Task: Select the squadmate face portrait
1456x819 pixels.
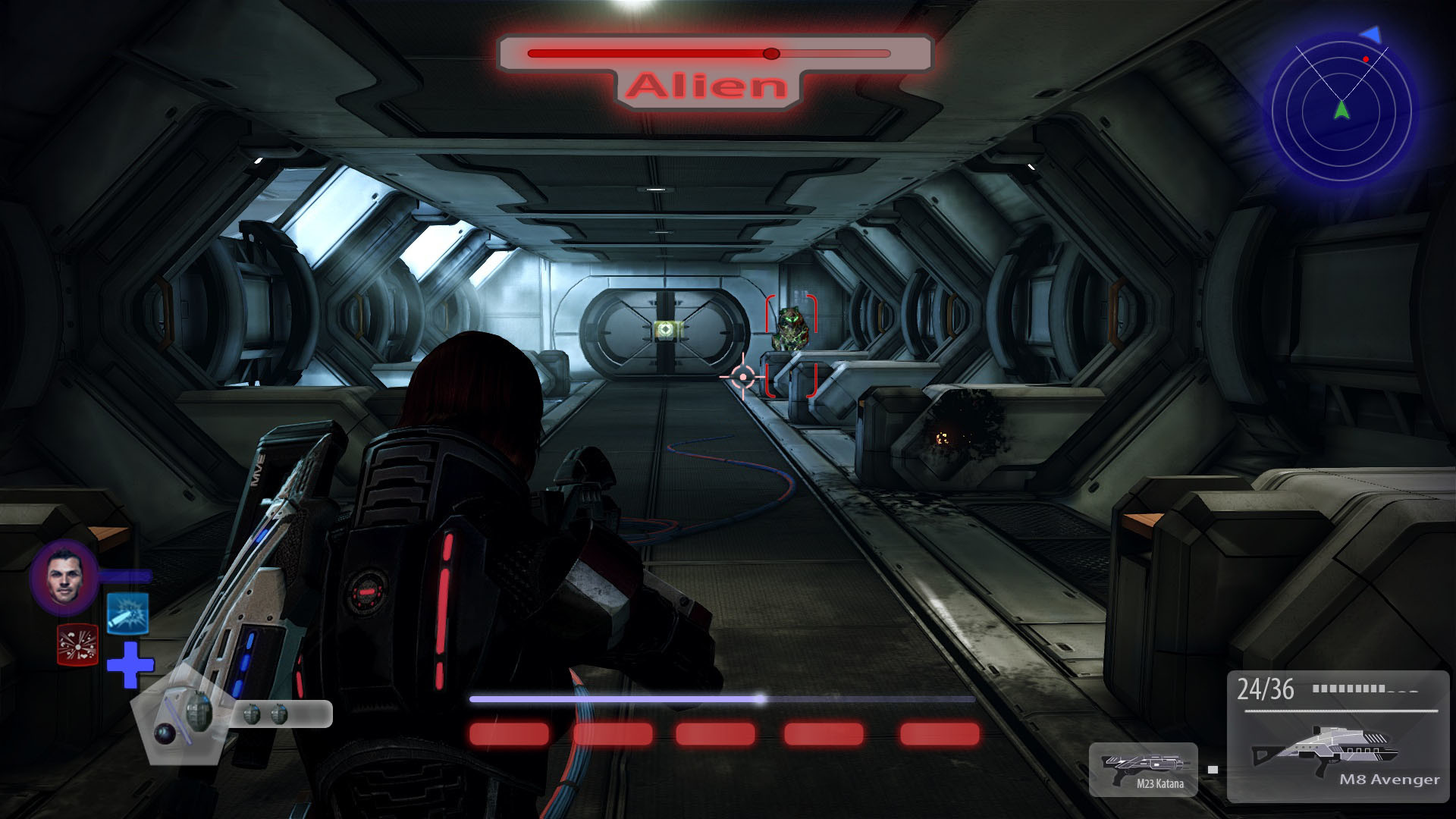Action: pos(64,578)
